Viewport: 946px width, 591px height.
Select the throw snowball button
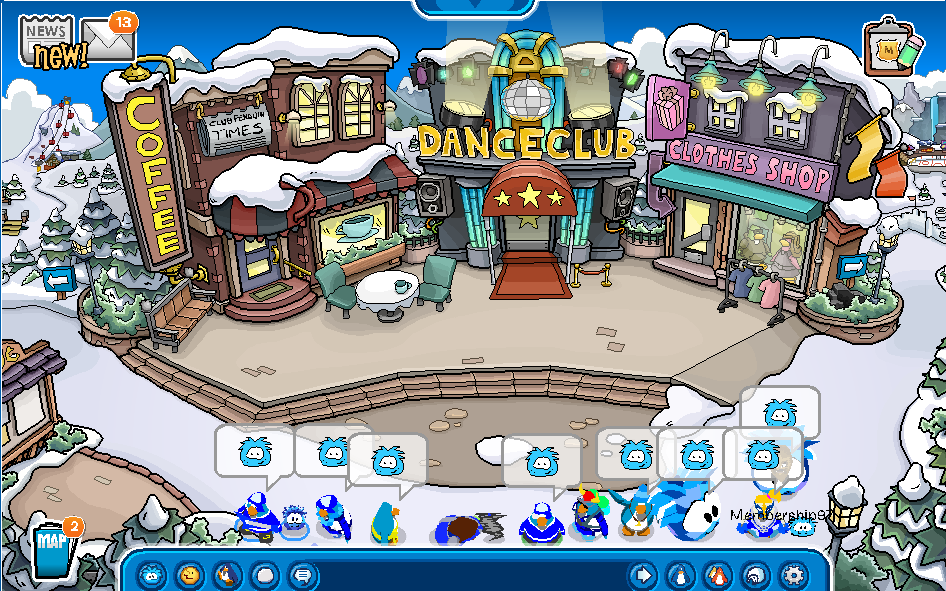coord(264,575)
